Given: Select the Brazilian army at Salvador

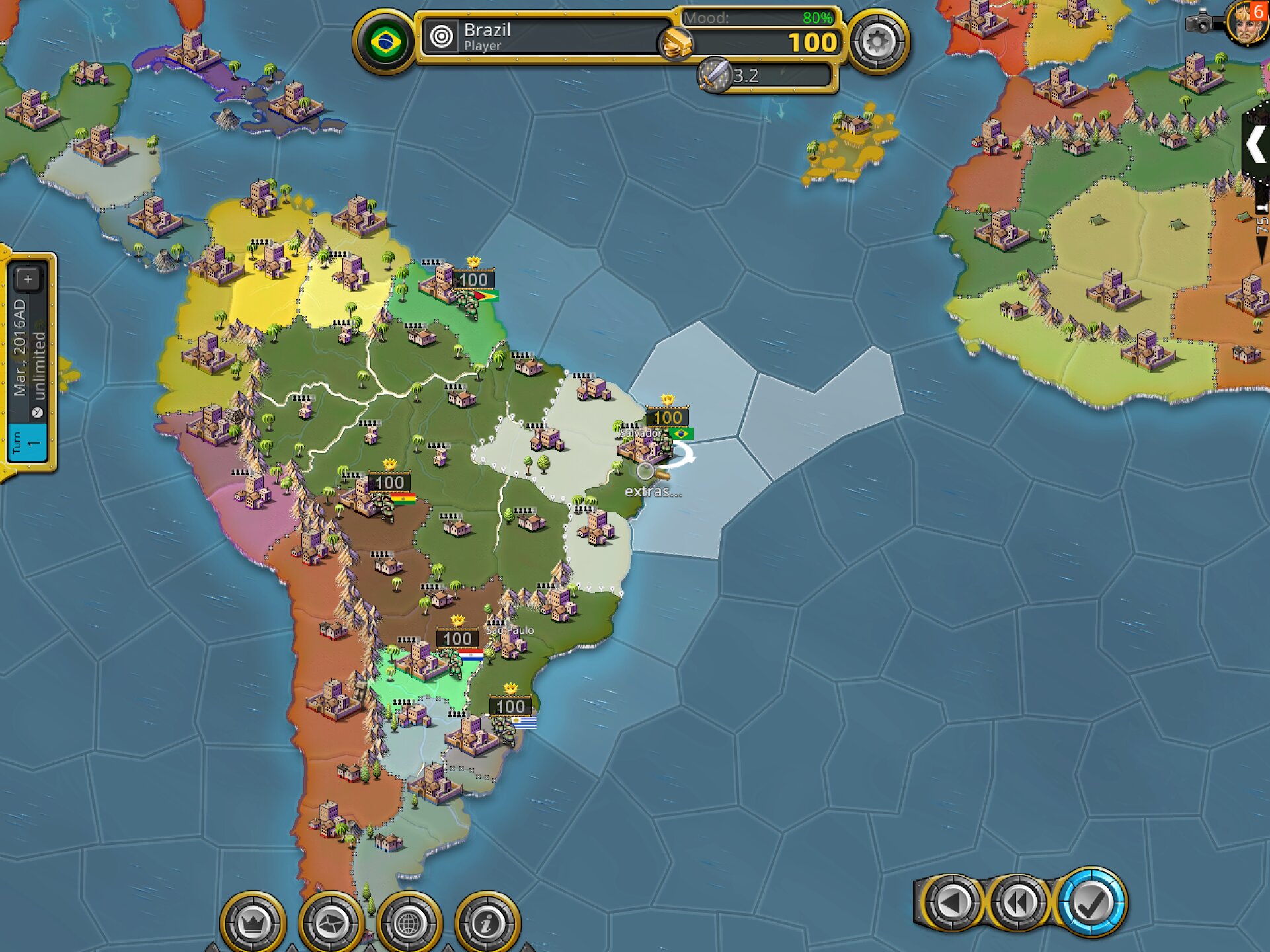Looking at the screenshot, I should coord(664,443).
